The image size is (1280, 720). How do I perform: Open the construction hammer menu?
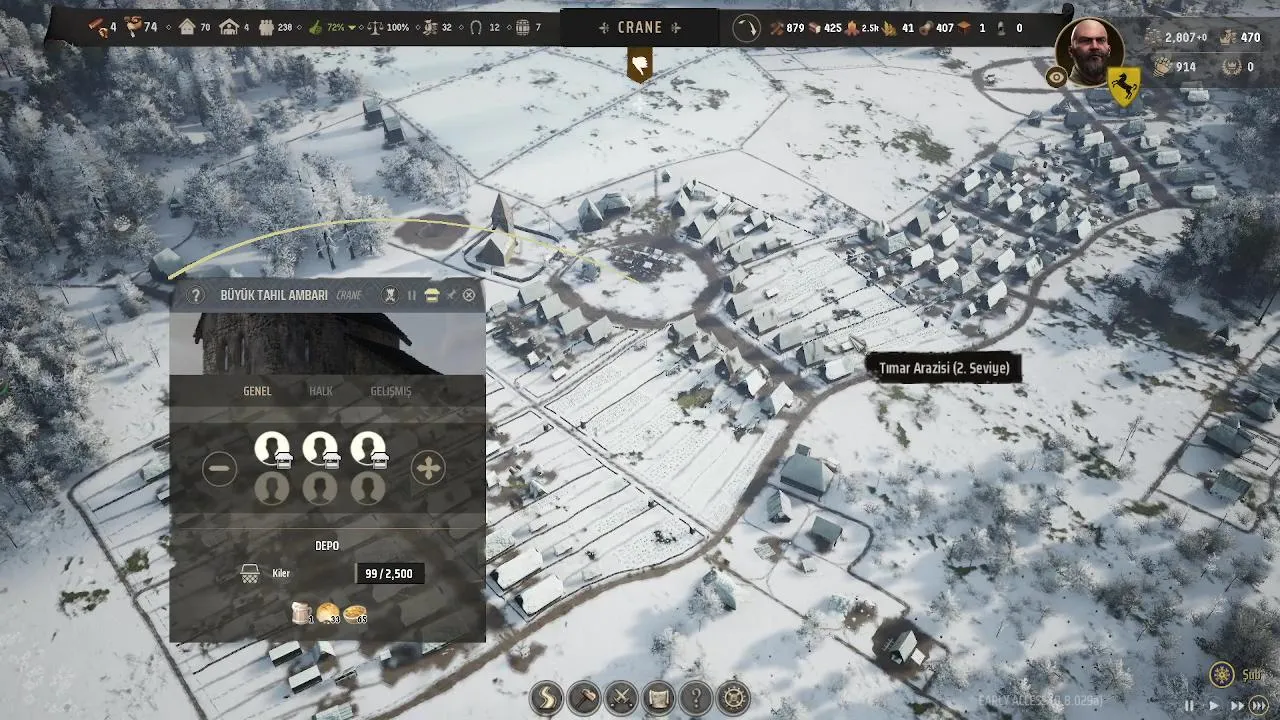pyautogui.click(x=584, y=697)
